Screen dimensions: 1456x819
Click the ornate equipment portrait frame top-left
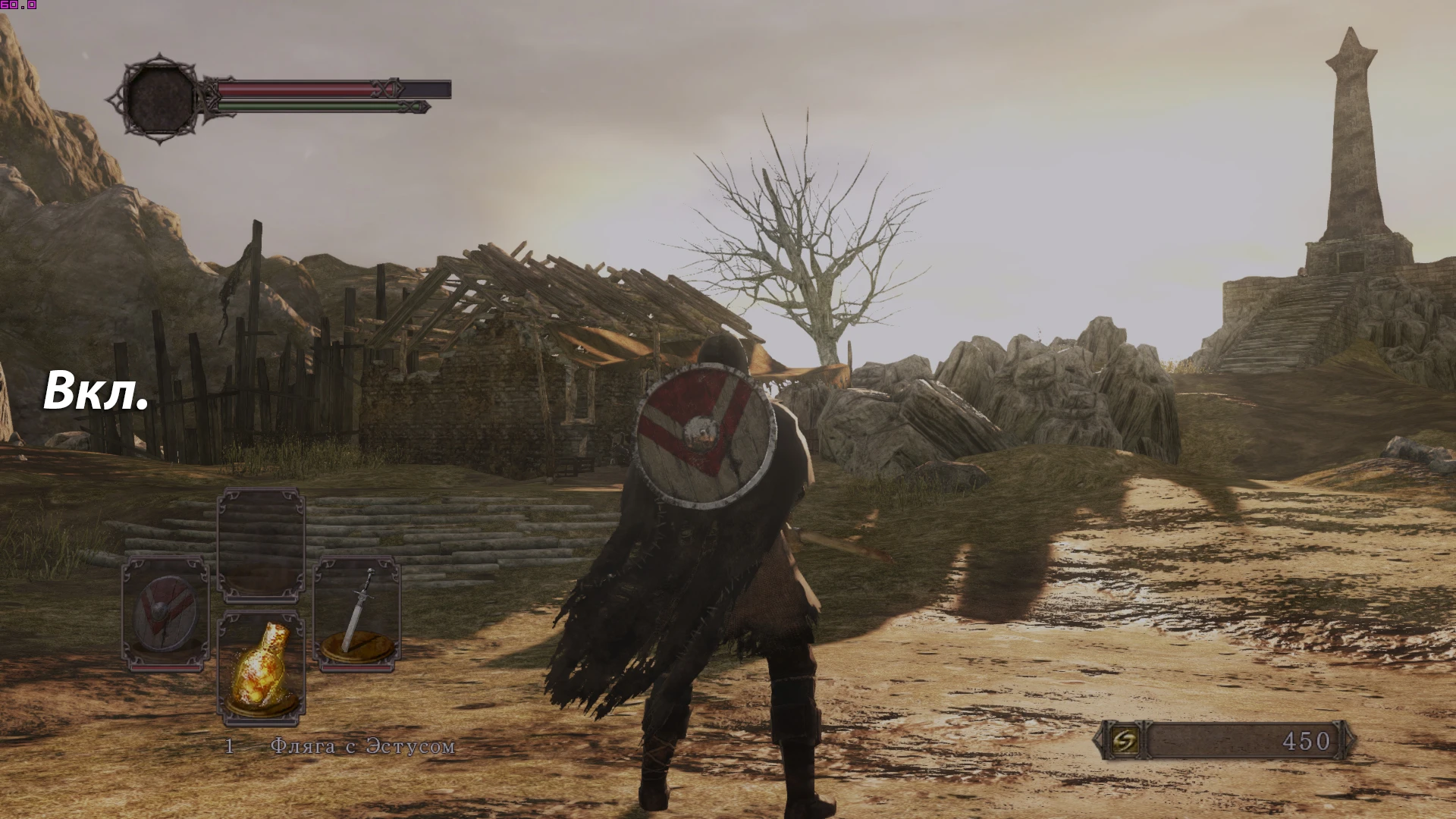tap(159, 99)
